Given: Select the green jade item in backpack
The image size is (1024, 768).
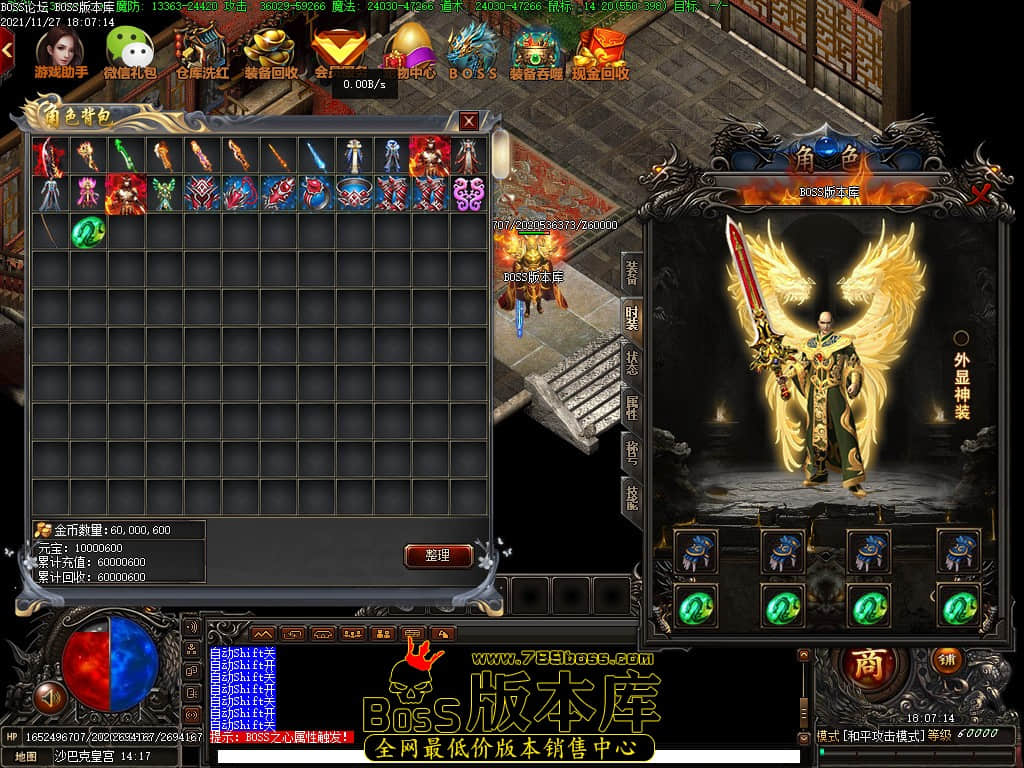Looking at the screenshot, I should pyautogui.click(x=89, y=232).
